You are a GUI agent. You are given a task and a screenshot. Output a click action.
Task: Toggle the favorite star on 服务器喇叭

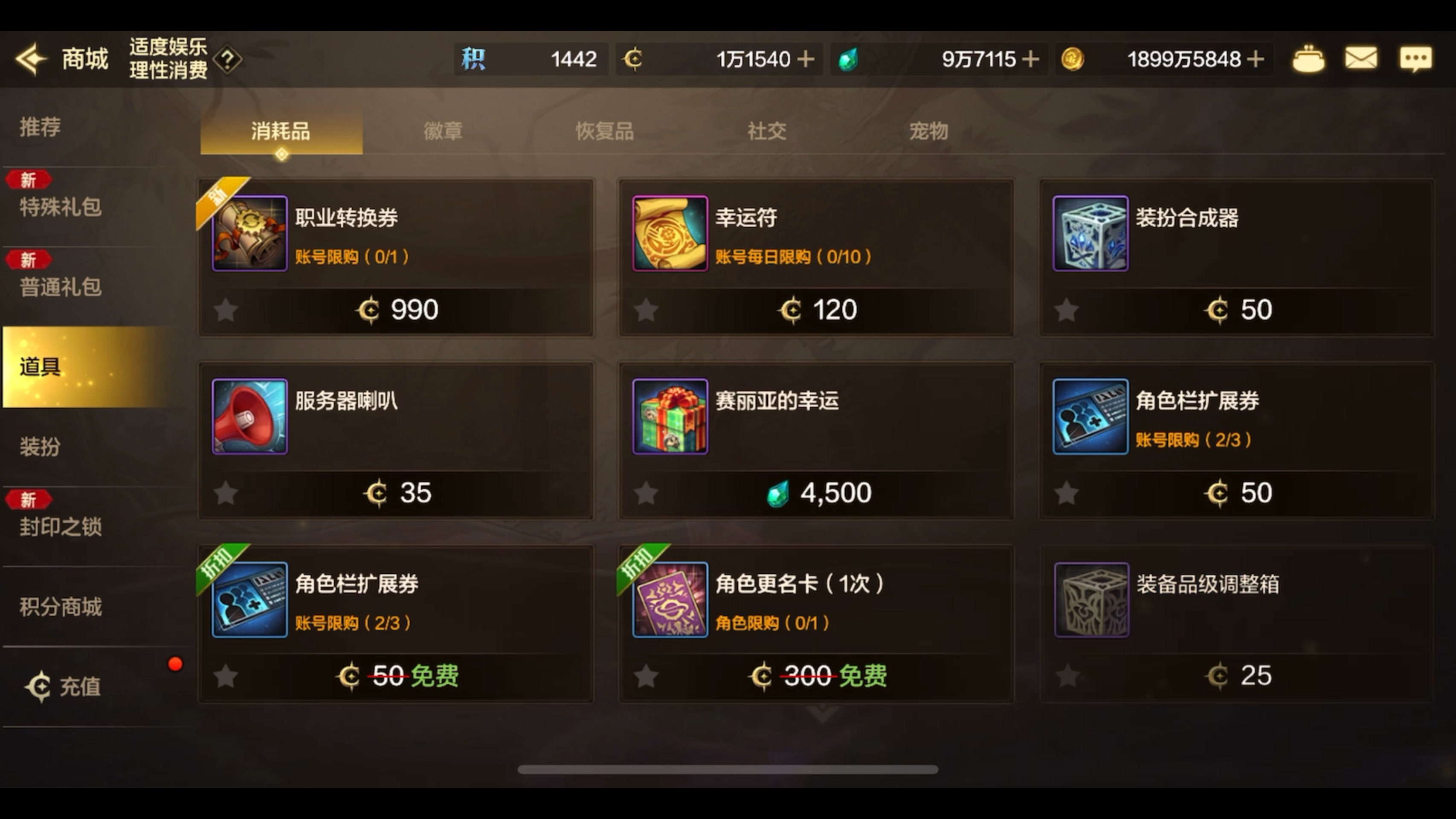[225, 492]
